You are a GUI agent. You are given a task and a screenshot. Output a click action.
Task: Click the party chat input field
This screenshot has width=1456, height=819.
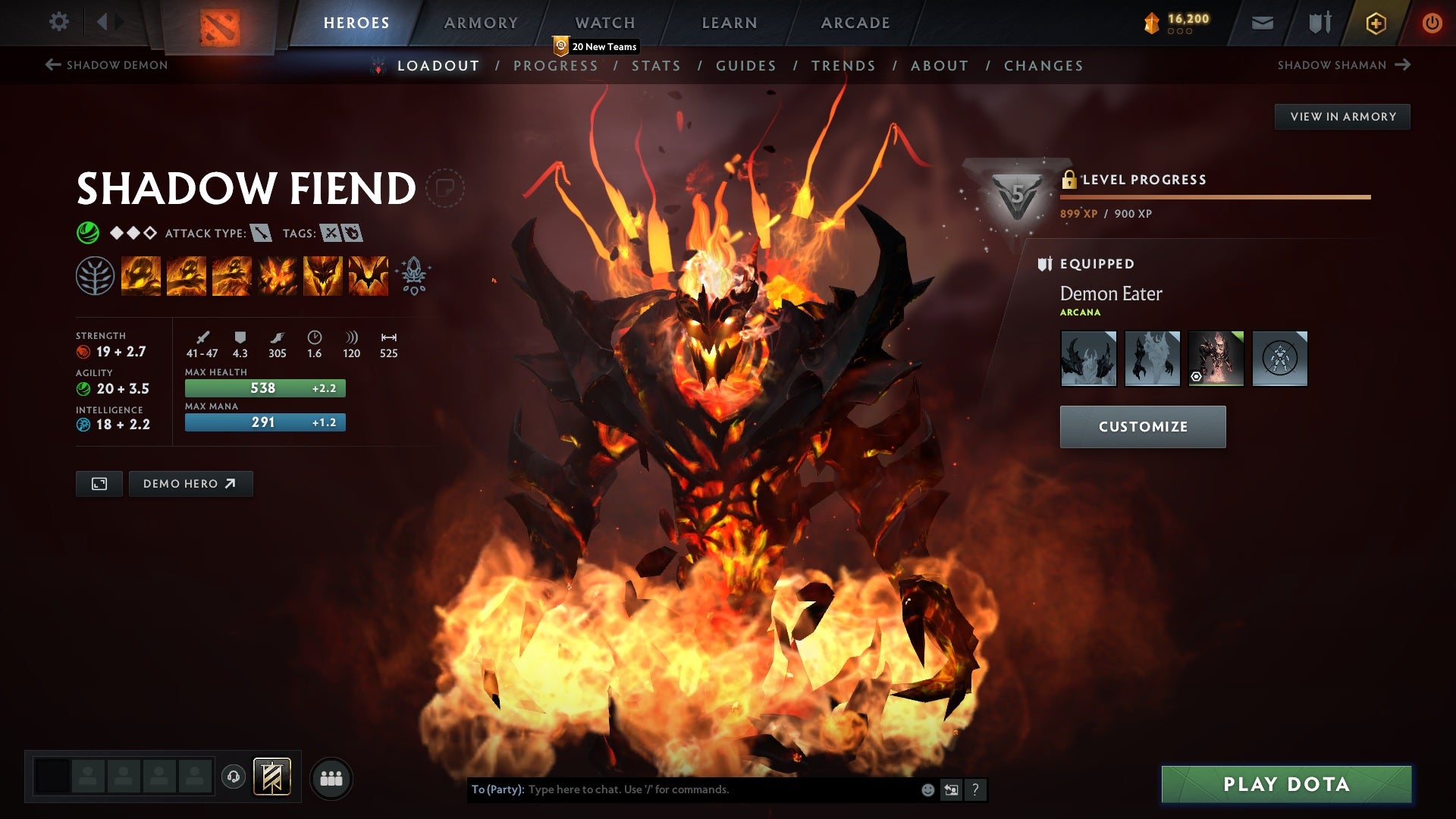click(682, 789)
